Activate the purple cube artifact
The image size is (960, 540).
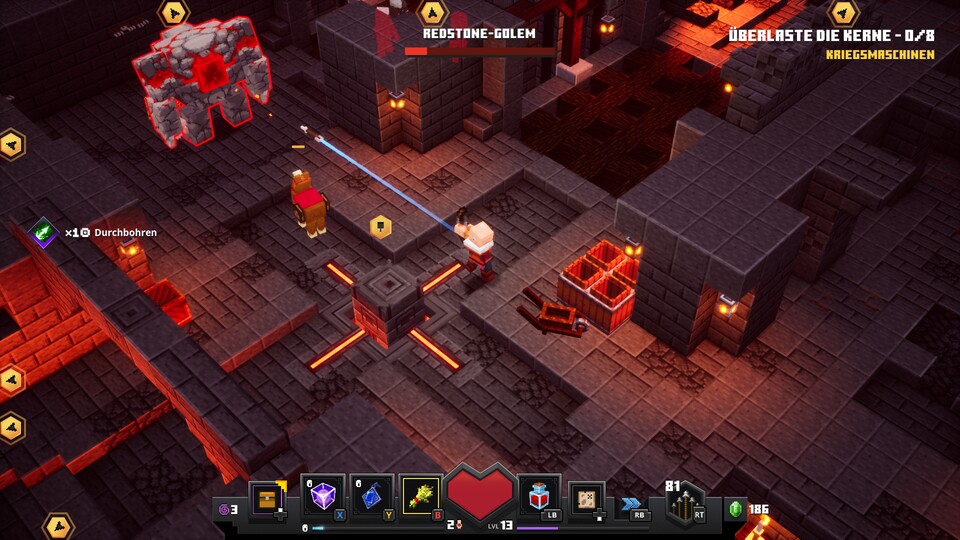coord(324,496)
